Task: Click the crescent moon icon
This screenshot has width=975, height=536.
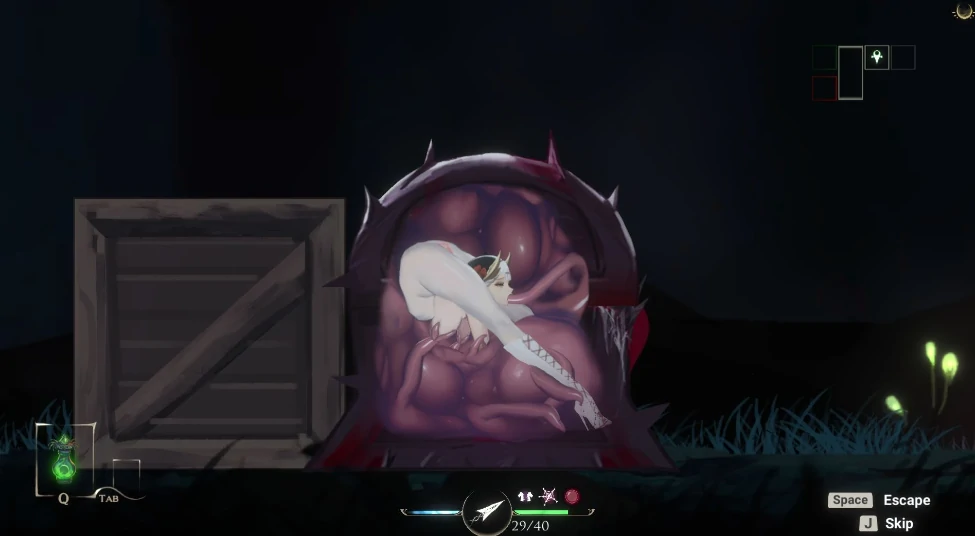Action: coord(964,11)
